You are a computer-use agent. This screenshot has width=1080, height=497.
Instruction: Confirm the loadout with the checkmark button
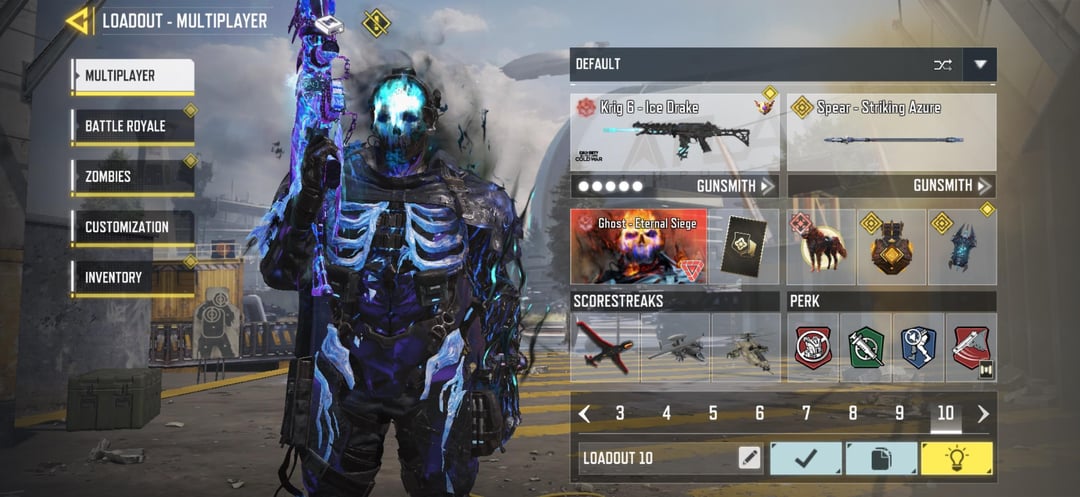[x=805, y=458]
